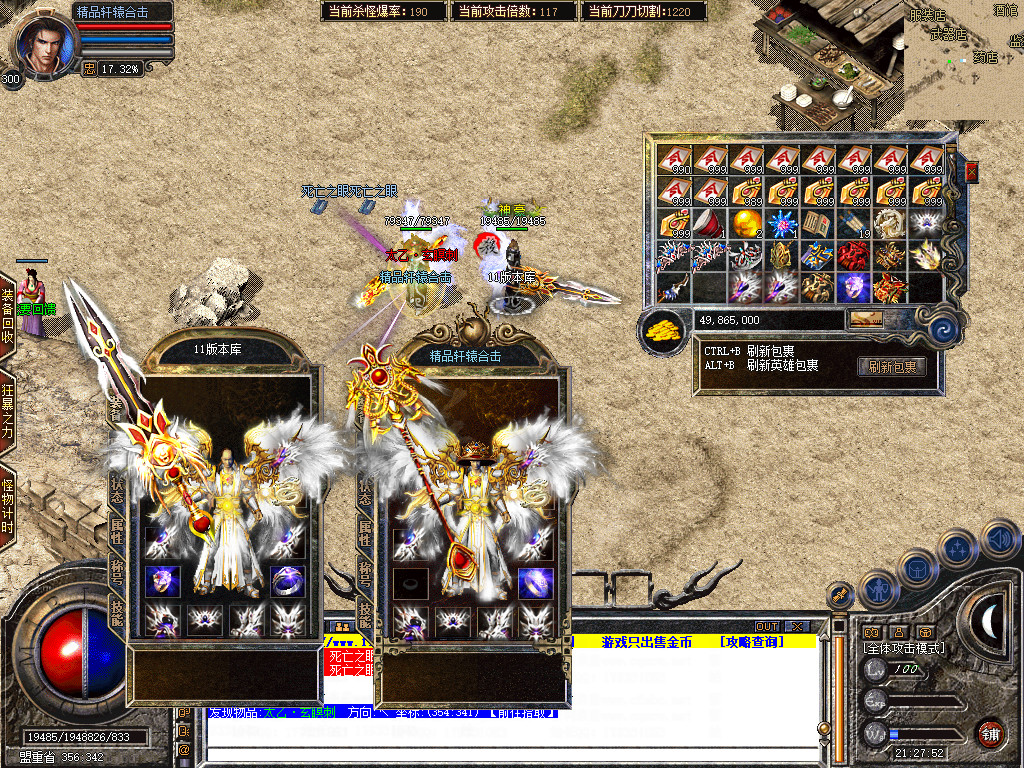Viewport: 1024px width, 768px height.
Task: Switch to the 属性 attributes tab in 11版本库 panel
Action: [x=116, y=531]
